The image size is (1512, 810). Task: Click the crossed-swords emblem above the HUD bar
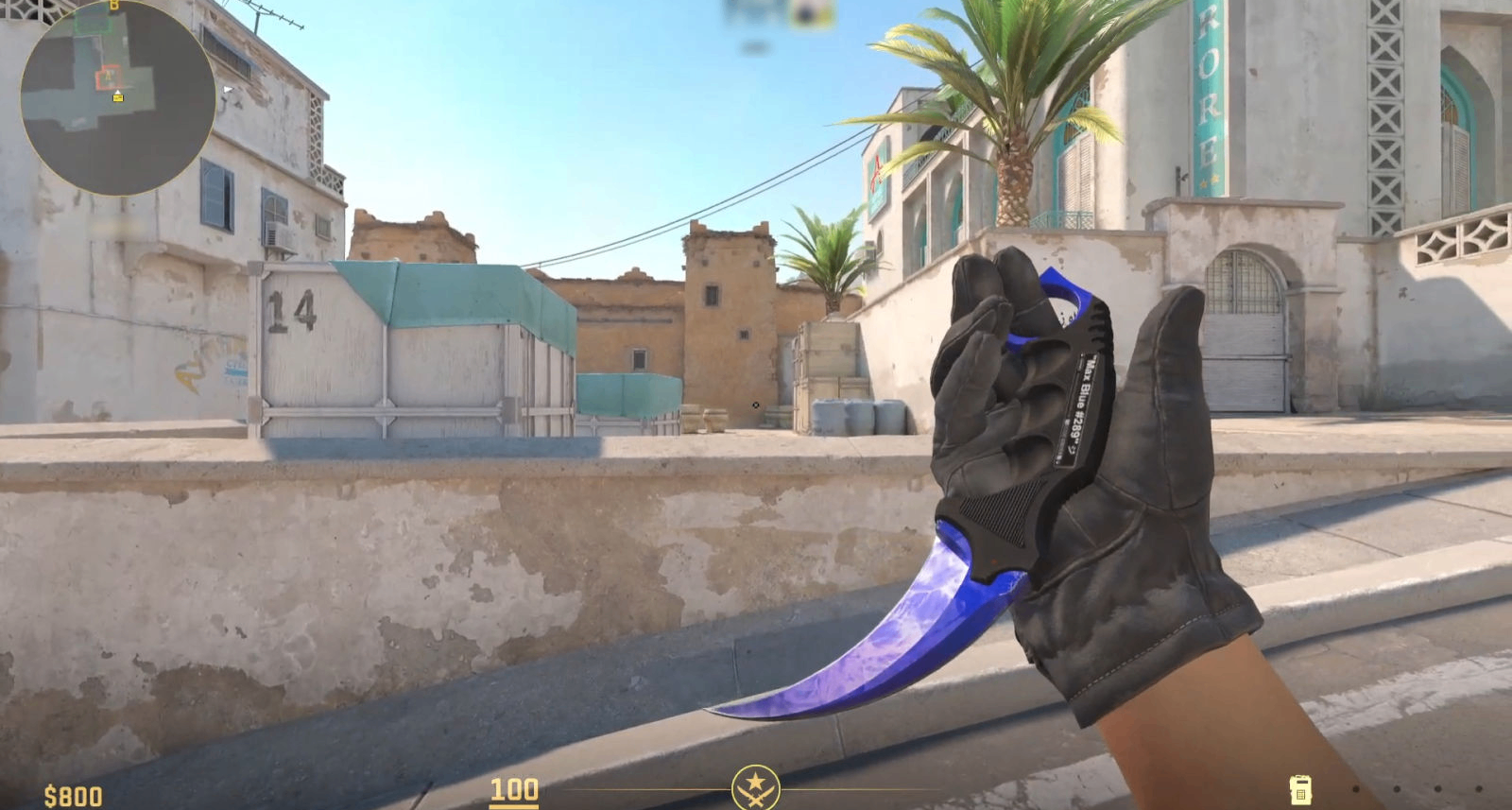pos(756,785)
